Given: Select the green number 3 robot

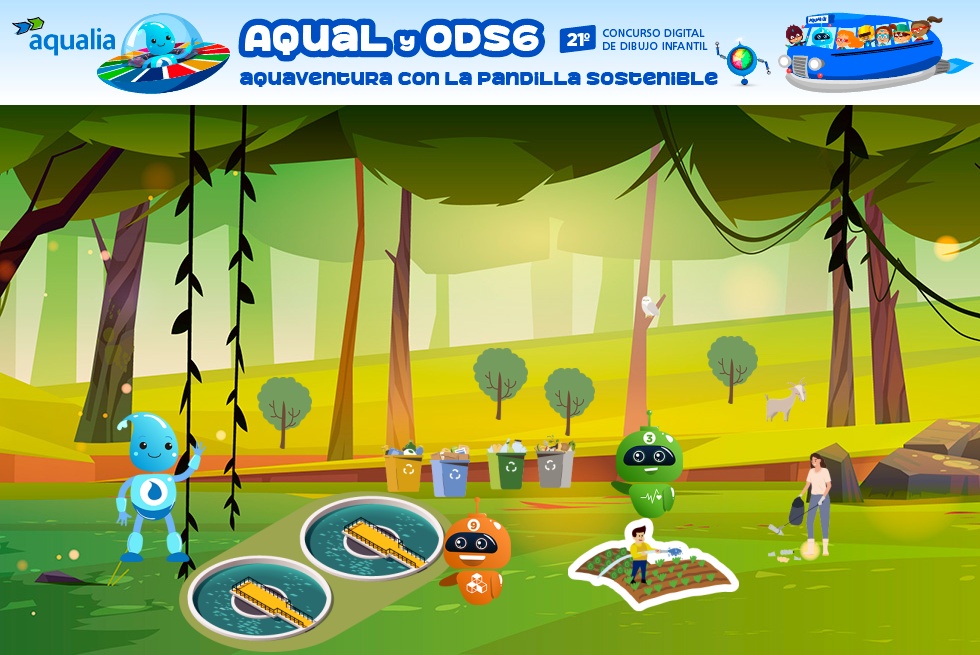Looking at the screenshot, I should pyautogui.click(x=646, y=466).
